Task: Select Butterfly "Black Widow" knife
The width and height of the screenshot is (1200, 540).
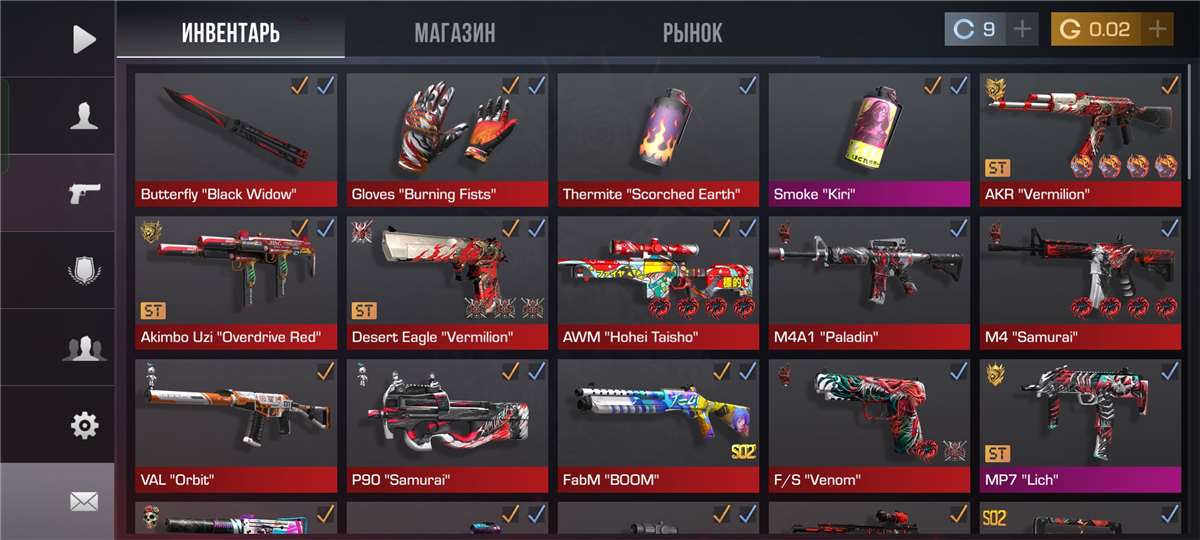Action: pos(236,138)
